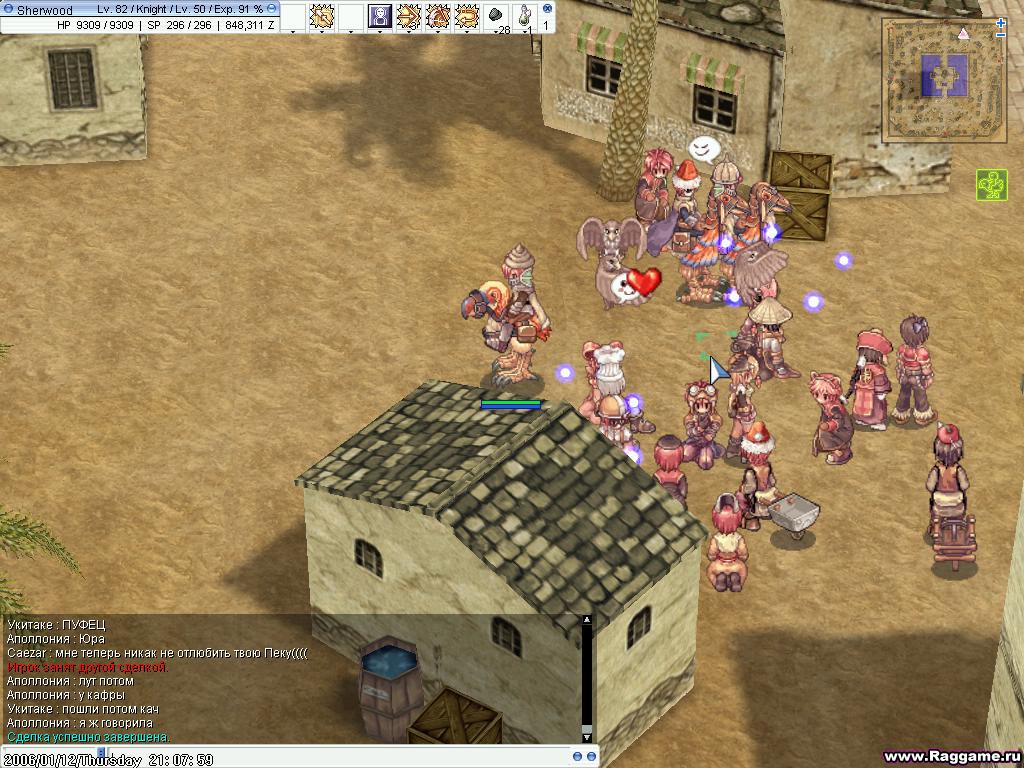The width and height of the screenshot is (1024, 768).
Task: Zoom out the minimap with the minus button
Action: tap(1001, 35)
